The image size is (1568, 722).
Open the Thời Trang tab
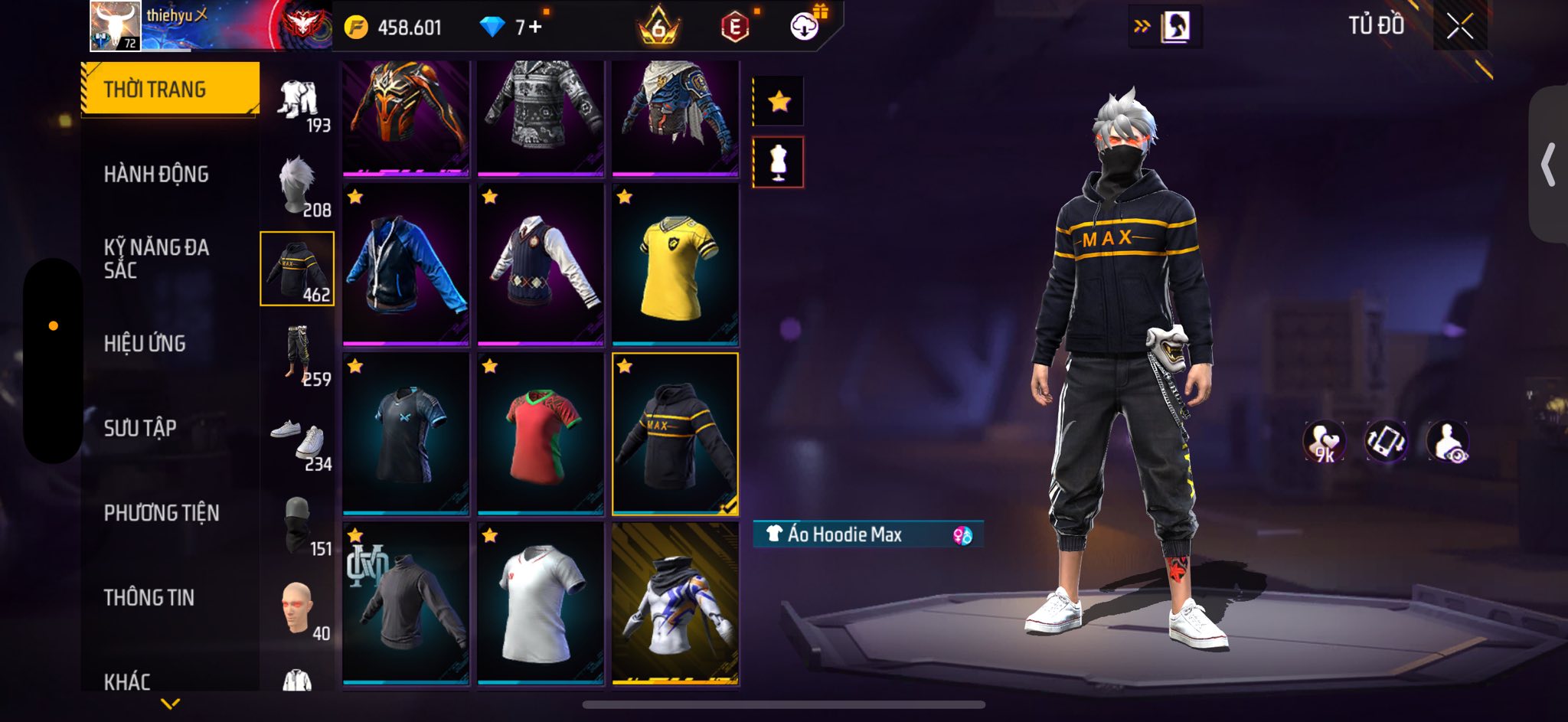(x=170, y=89)
